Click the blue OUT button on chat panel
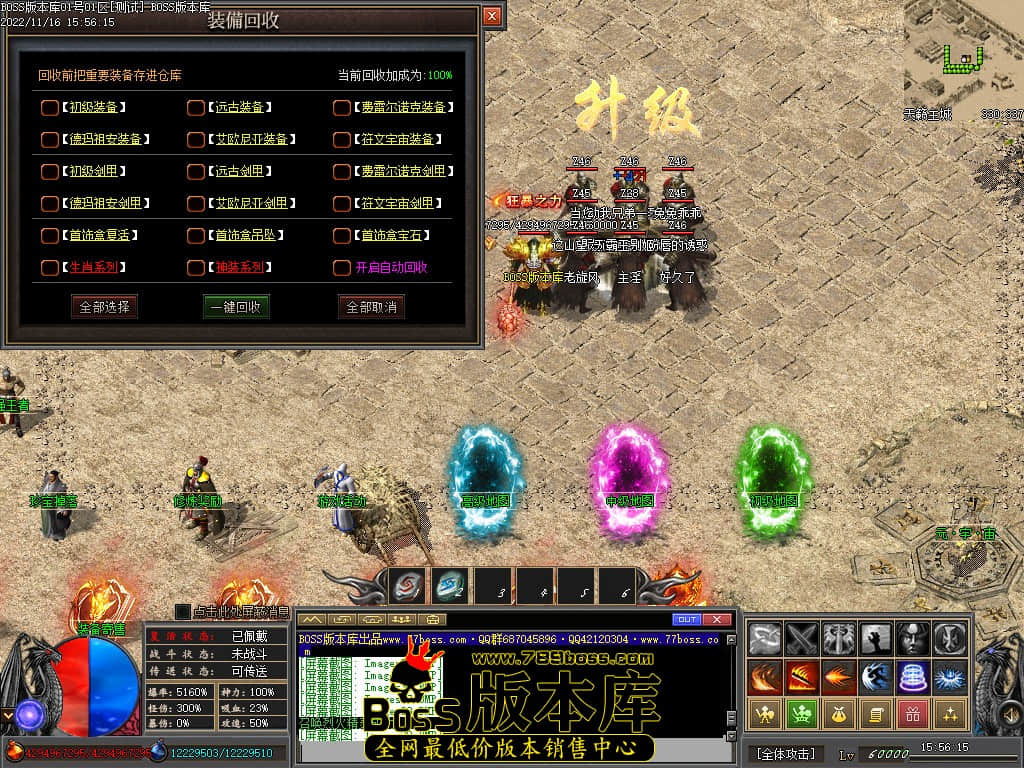 point(687,619)
